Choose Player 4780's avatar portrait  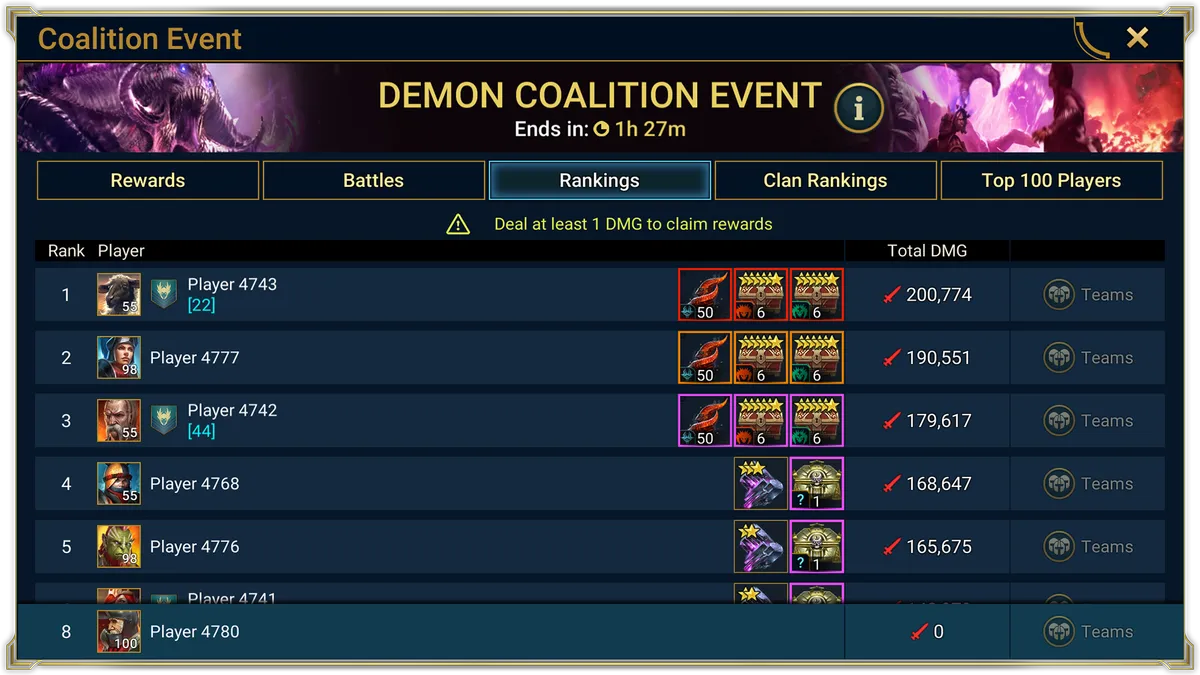point(118,632)
